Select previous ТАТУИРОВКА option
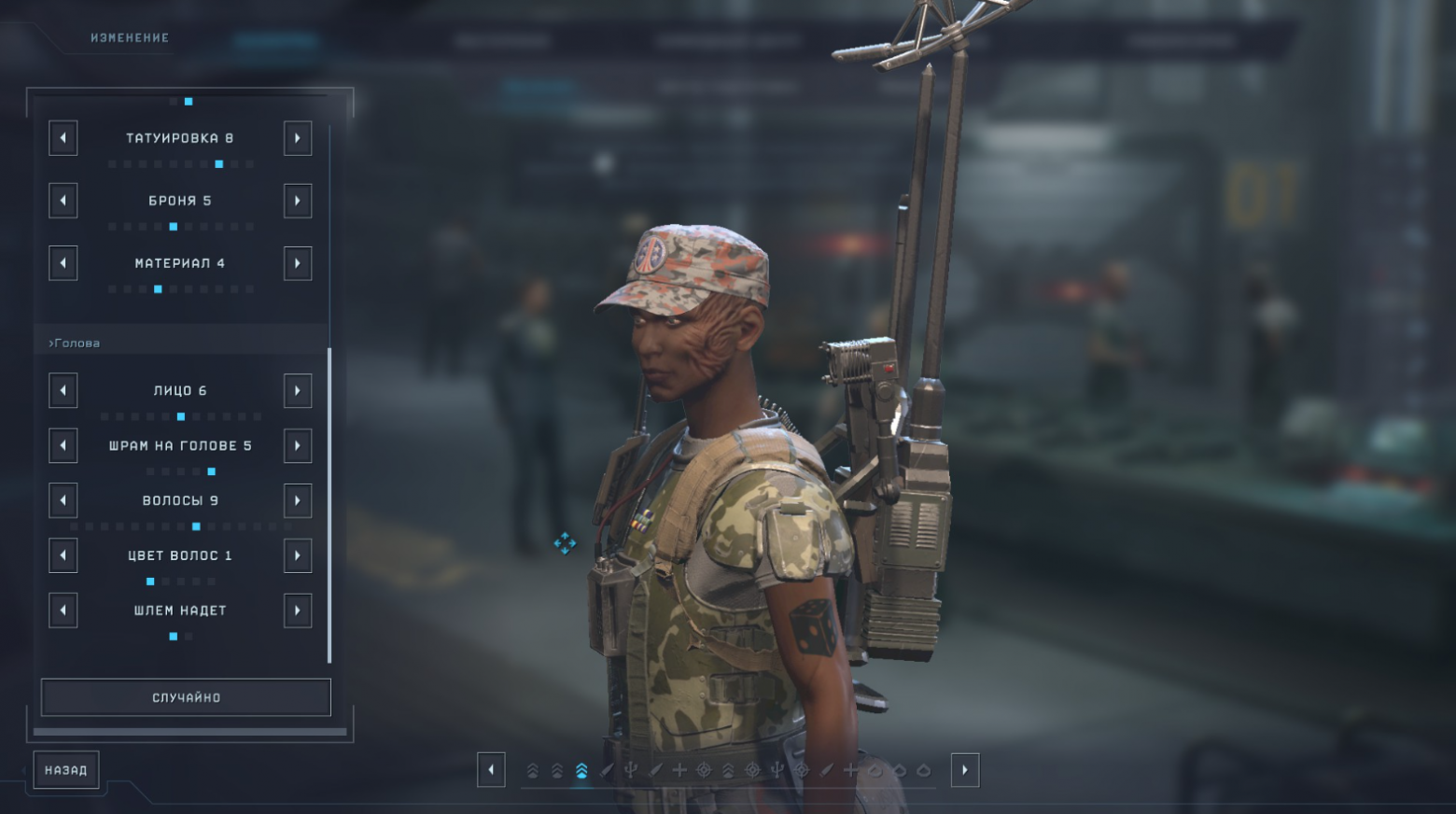This screenshot has height=814, width=1456. [x=63, y=138]
